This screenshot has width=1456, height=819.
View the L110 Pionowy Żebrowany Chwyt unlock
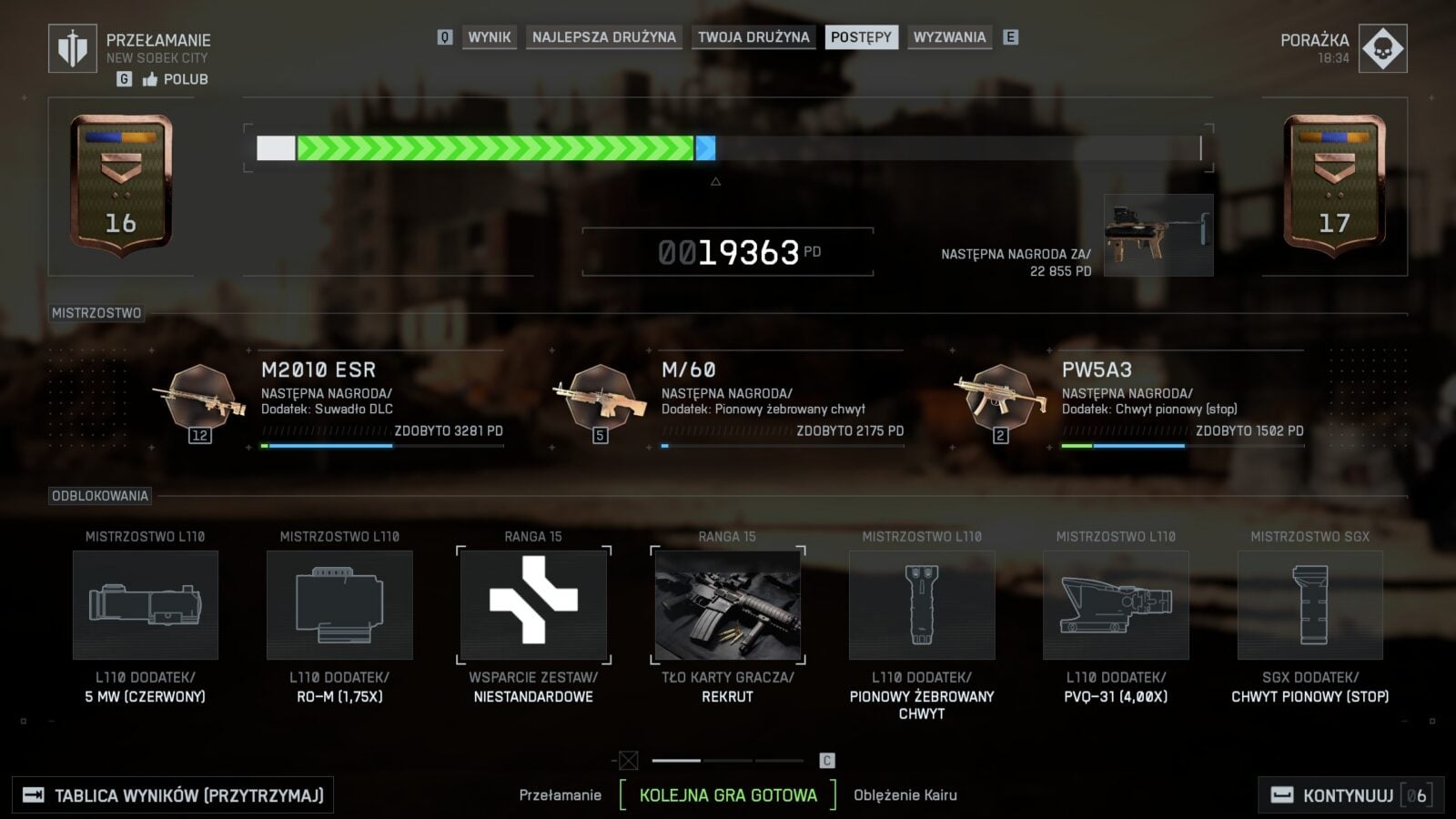point(922,605)
